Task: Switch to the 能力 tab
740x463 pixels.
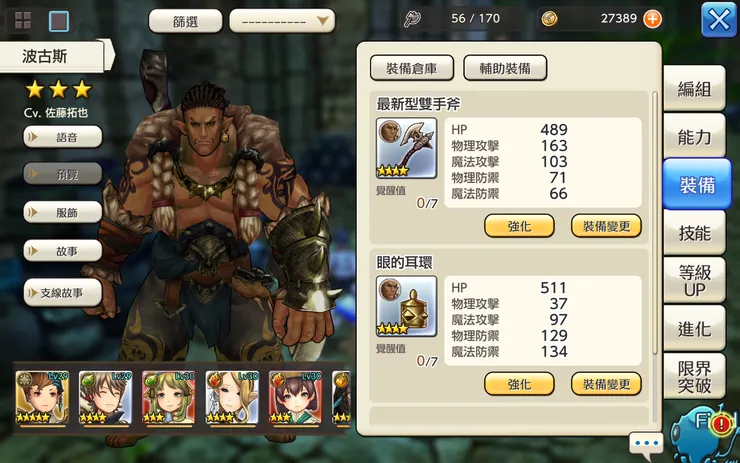Action: 694,137
